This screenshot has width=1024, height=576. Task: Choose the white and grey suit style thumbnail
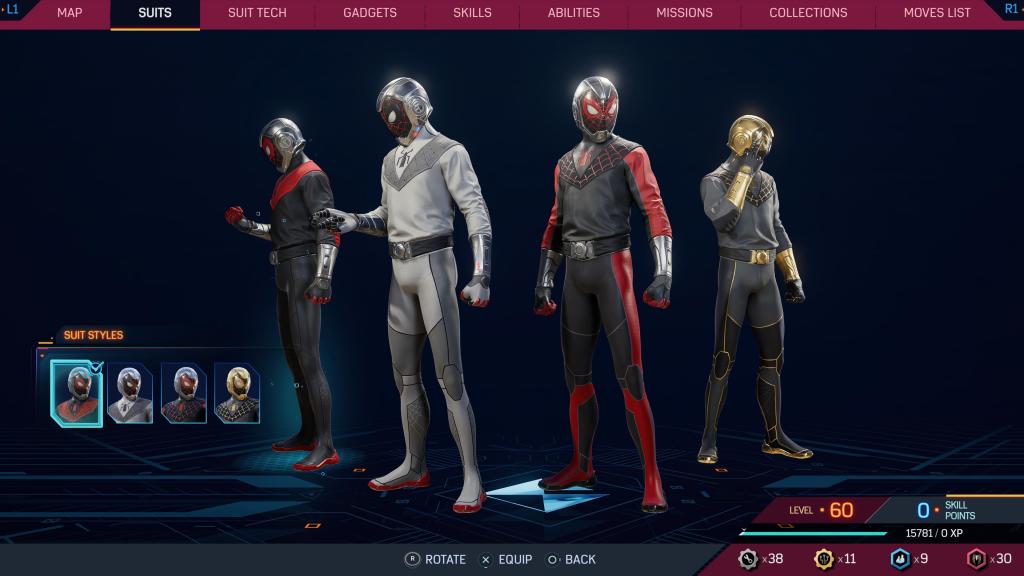click(131, 394)
